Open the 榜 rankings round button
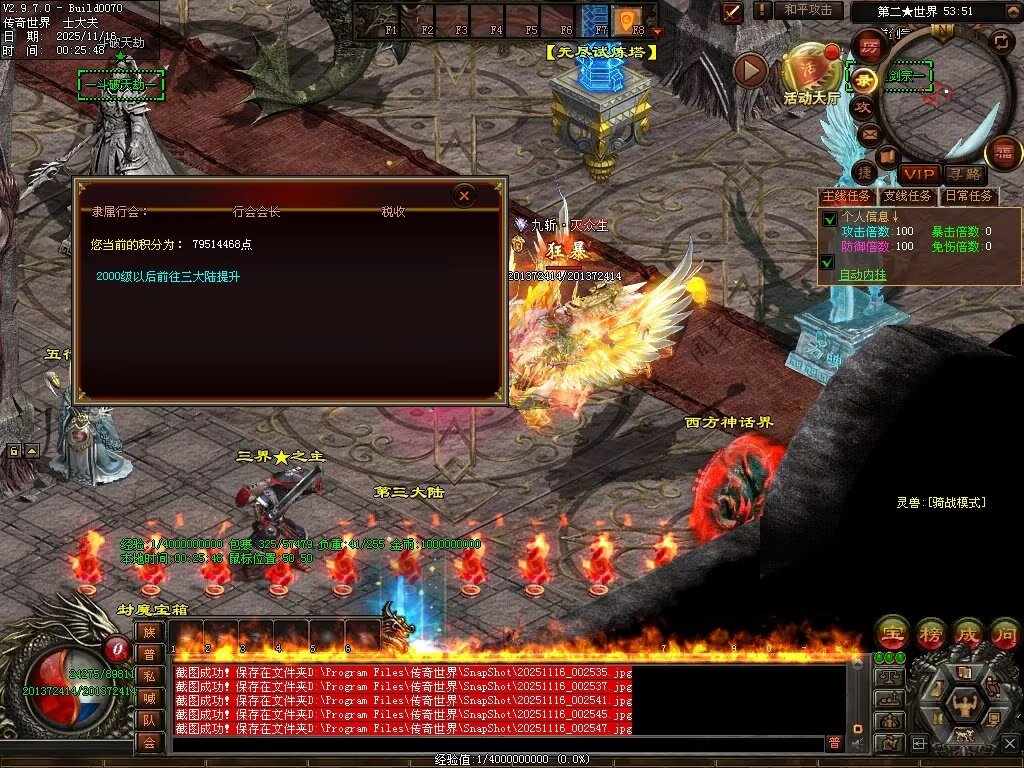 pos(930,632)
